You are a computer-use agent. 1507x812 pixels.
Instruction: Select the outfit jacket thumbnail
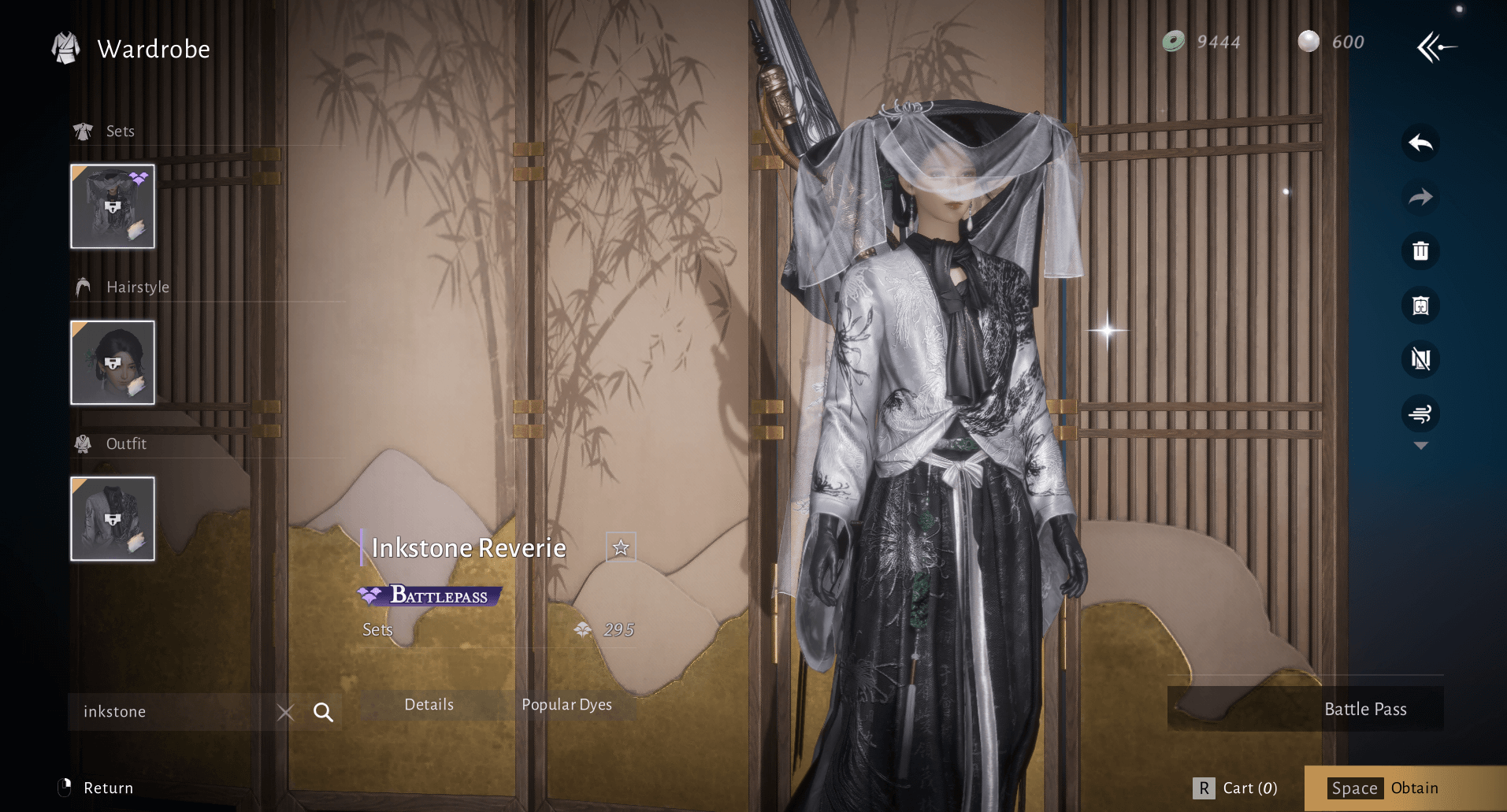(x=113, y=519)
